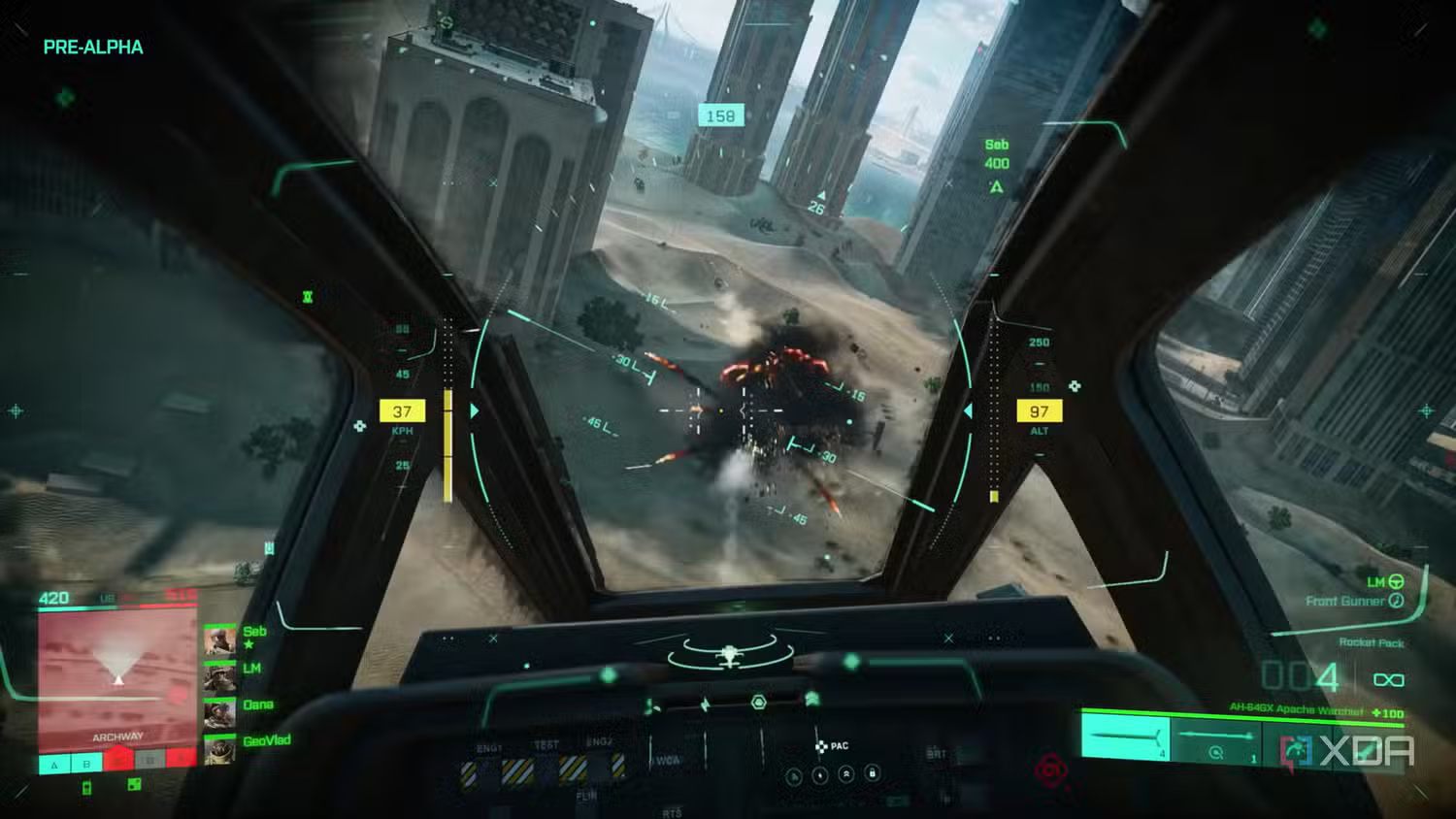The width and height of the screenshot is (1456, 819).
Task: Click the infinity ammo symbol beside the rocket count
Action: [x=1387, y=678]
